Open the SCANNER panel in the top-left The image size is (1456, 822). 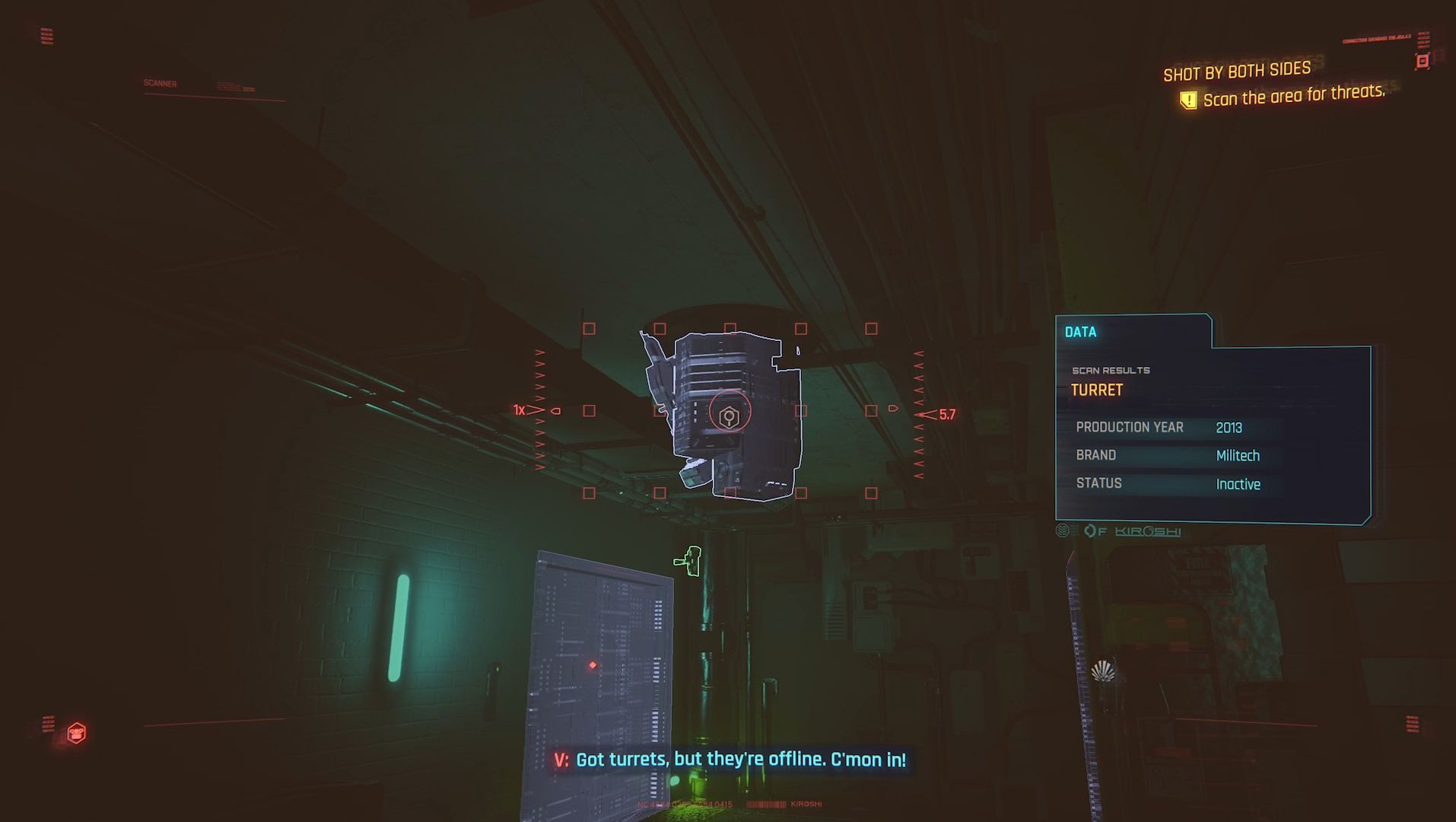[159, 83]
